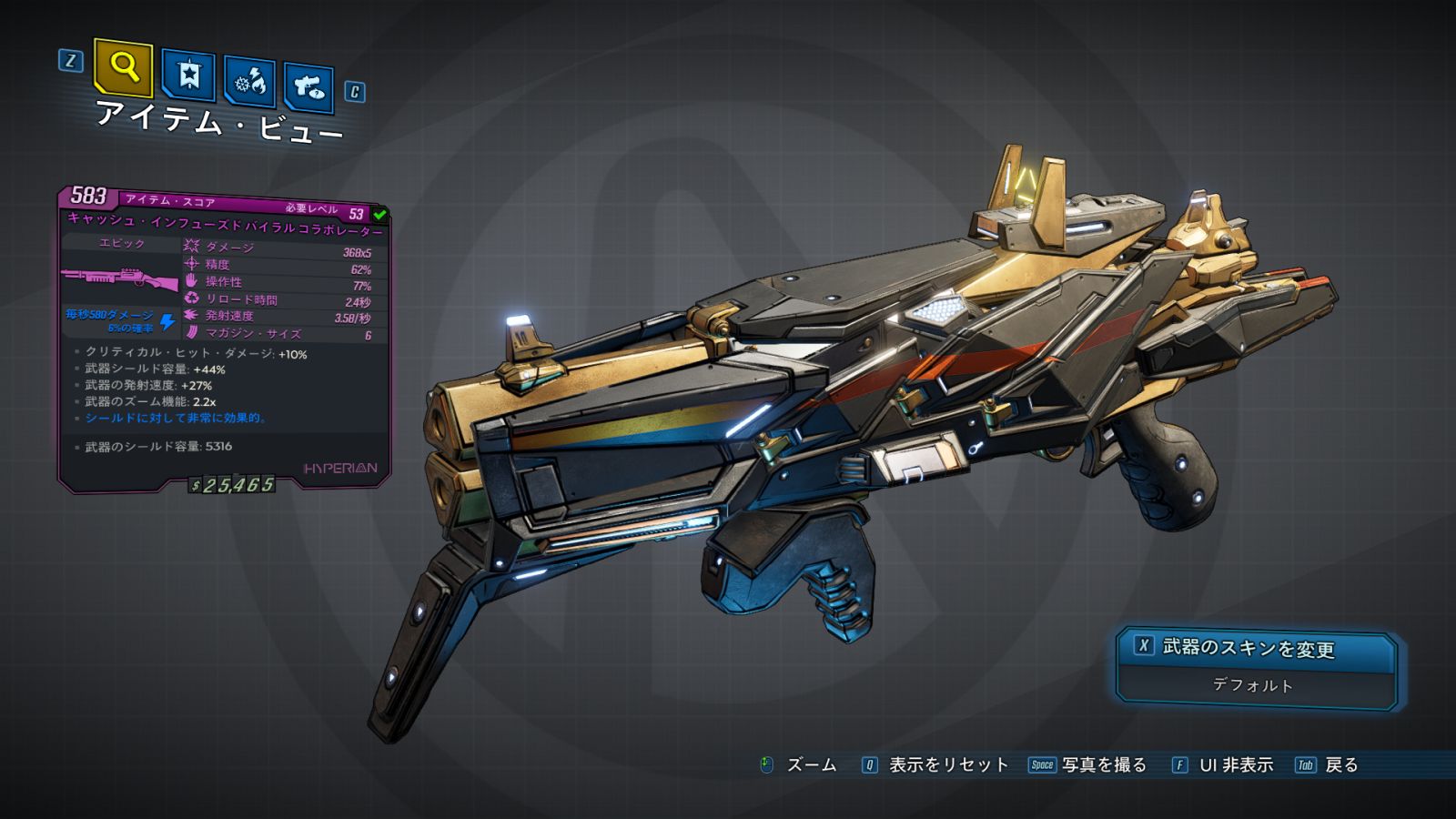
Task: Change the weapon skin
Action: [1256, 648]
